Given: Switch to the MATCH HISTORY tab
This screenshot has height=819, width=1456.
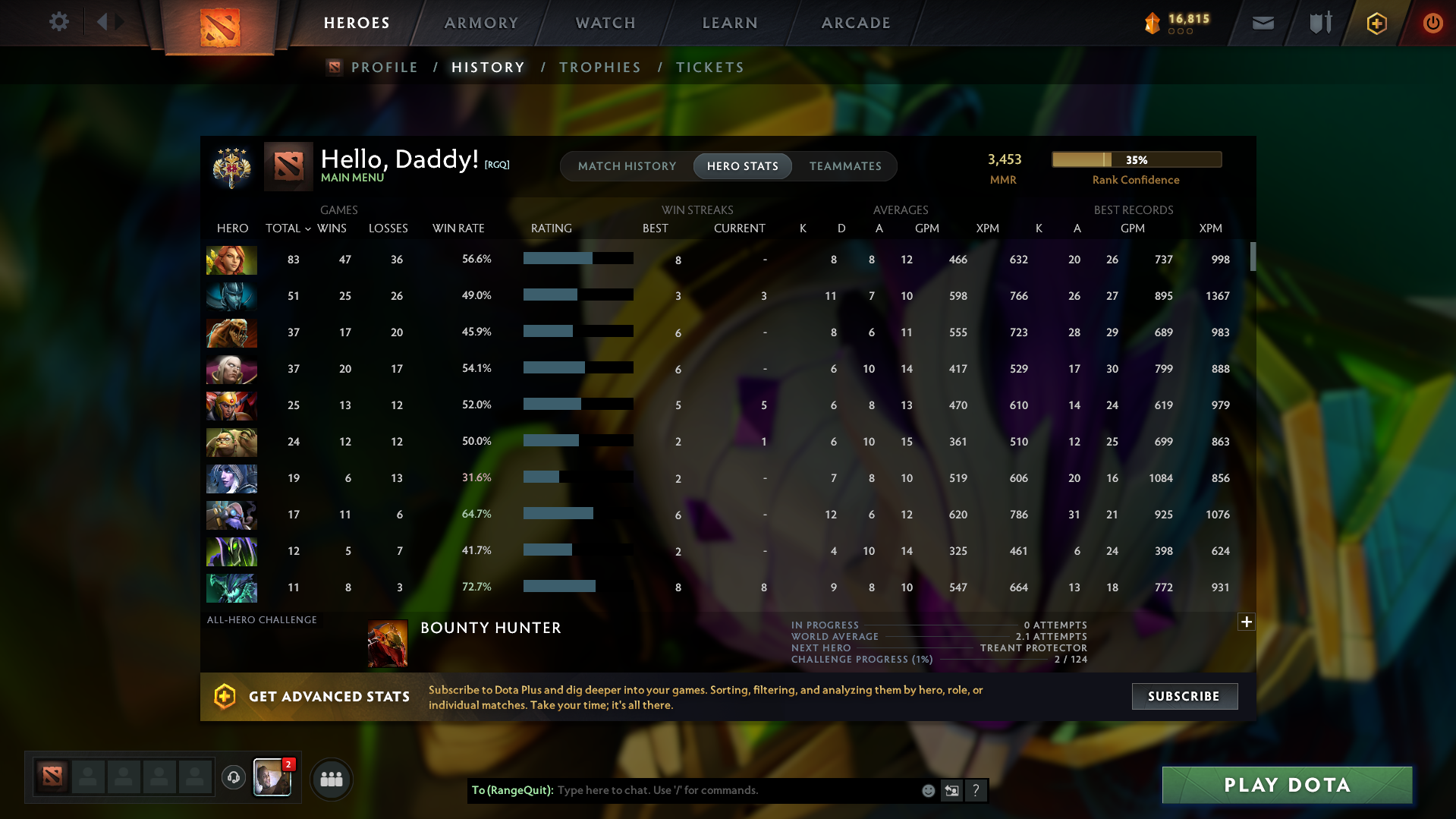Looking at the screenshot, I should coord(627,166).
